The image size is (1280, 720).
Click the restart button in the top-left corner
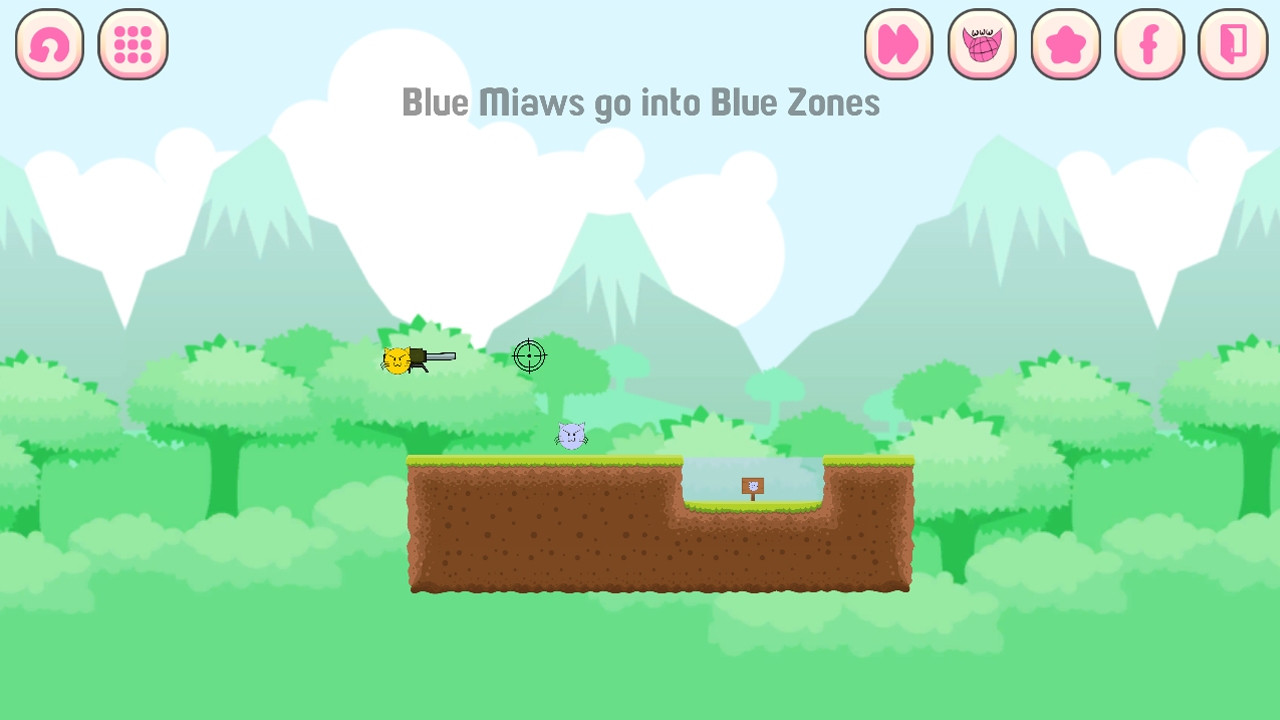48,43
